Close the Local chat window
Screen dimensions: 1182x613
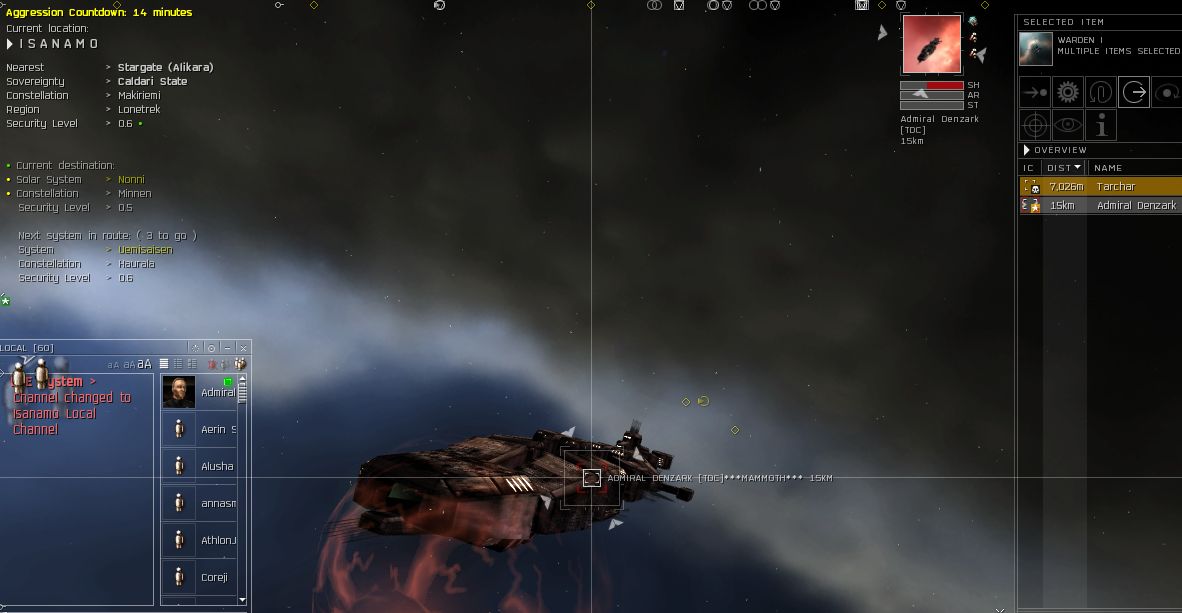pos(243,348)
